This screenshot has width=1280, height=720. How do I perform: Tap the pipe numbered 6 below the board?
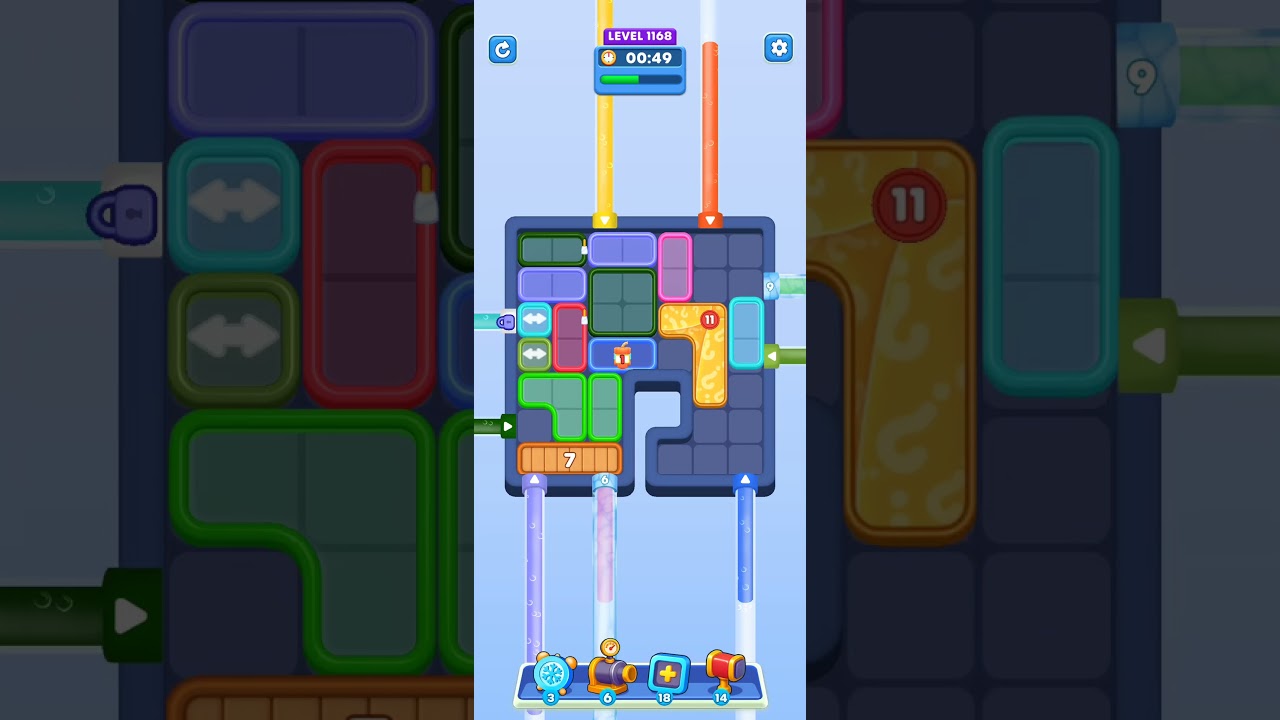click(x=604, y=481)
